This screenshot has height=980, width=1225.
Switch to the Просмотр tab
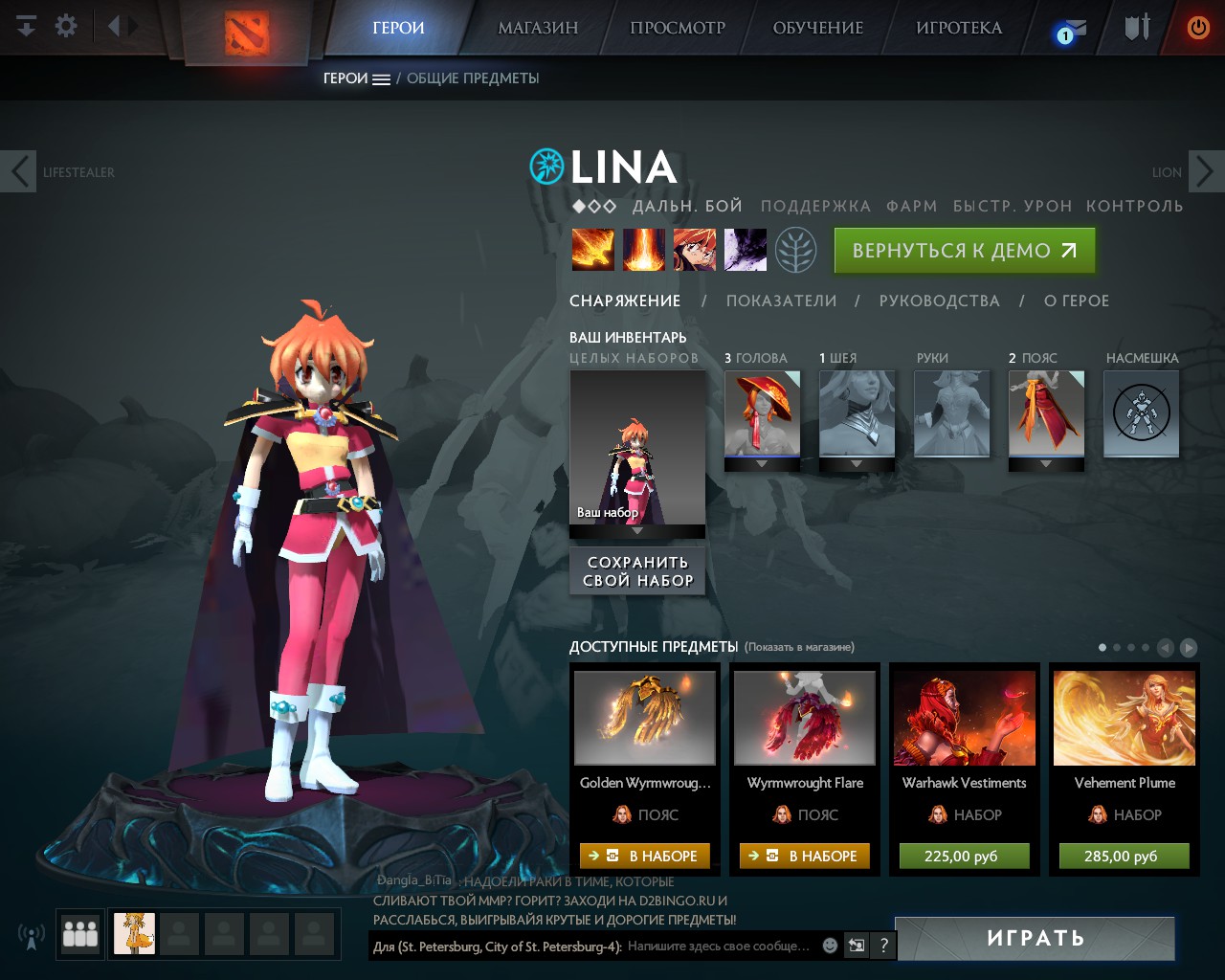[x=678, y=28]
